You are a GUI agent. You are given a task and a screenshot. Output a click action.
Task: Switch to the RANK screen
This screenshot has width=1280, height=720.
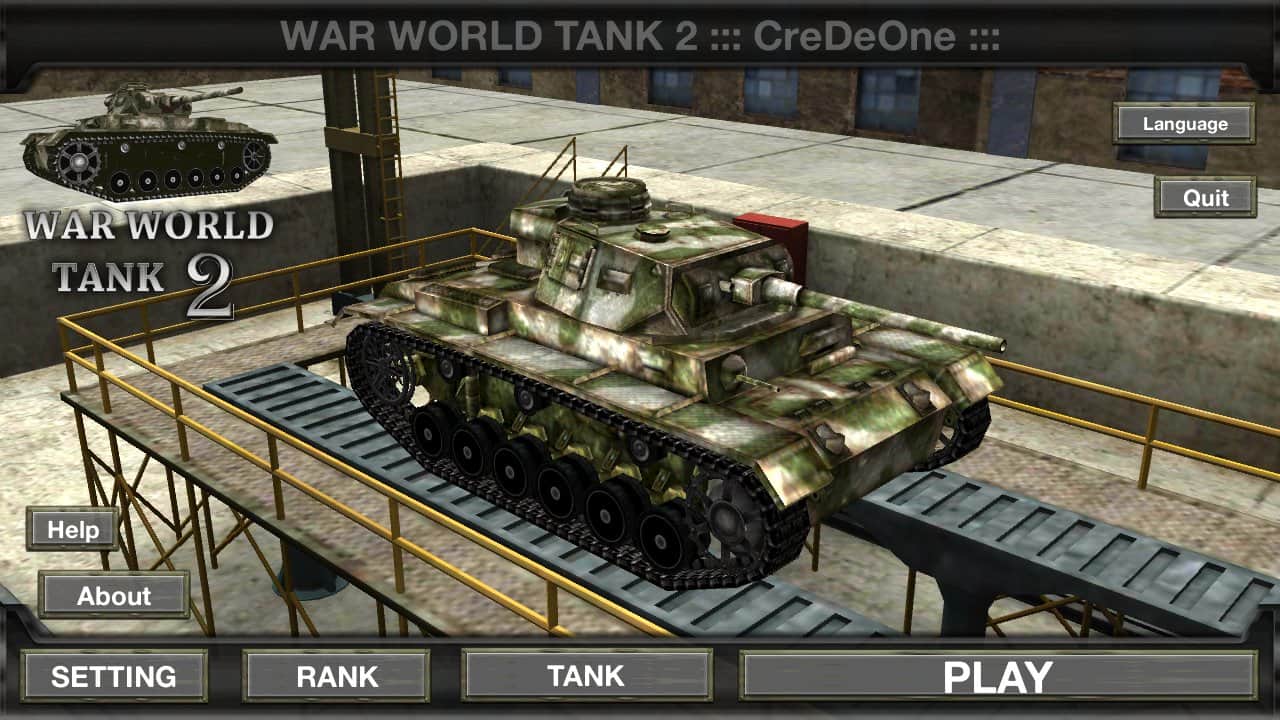click(336, 675)
